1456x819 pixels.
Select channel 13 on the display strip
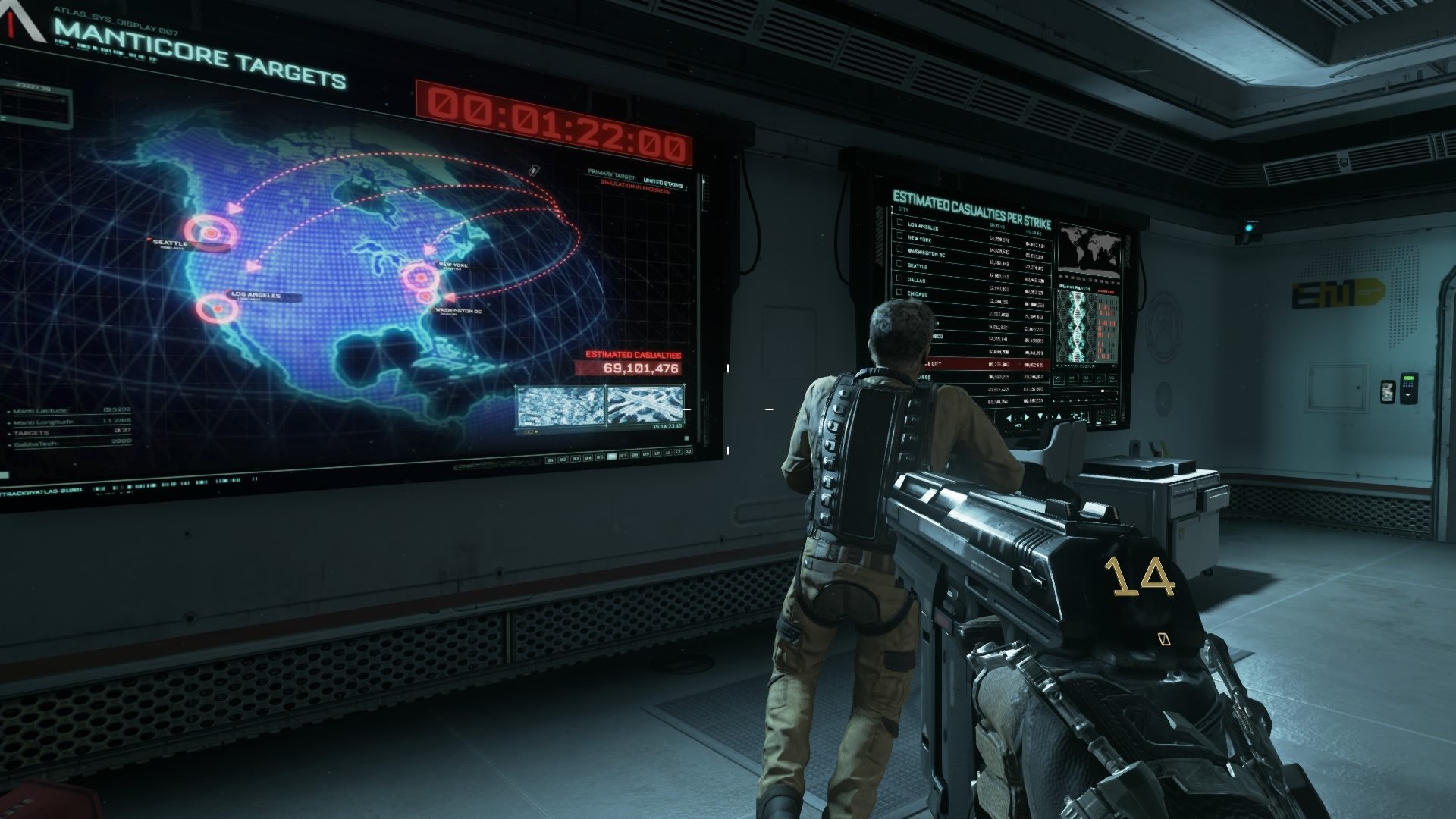coord(689,451)
